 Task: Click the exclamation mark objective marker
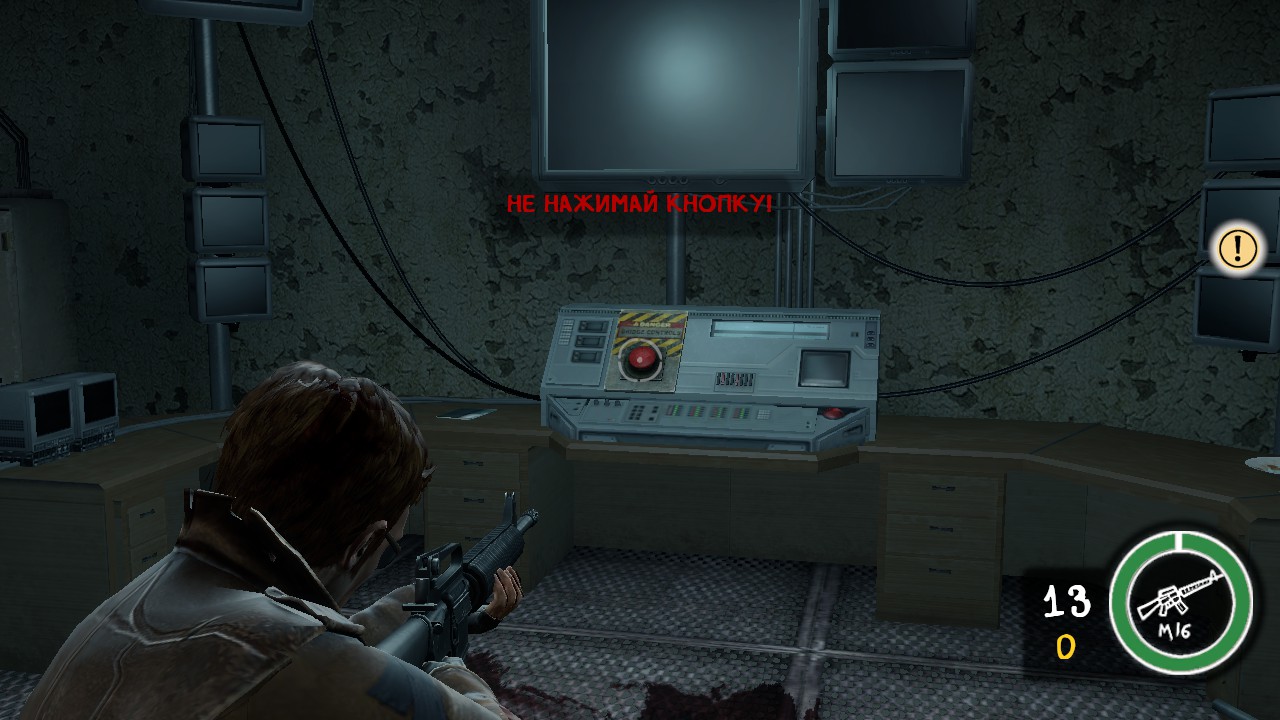click(1238, 247)
